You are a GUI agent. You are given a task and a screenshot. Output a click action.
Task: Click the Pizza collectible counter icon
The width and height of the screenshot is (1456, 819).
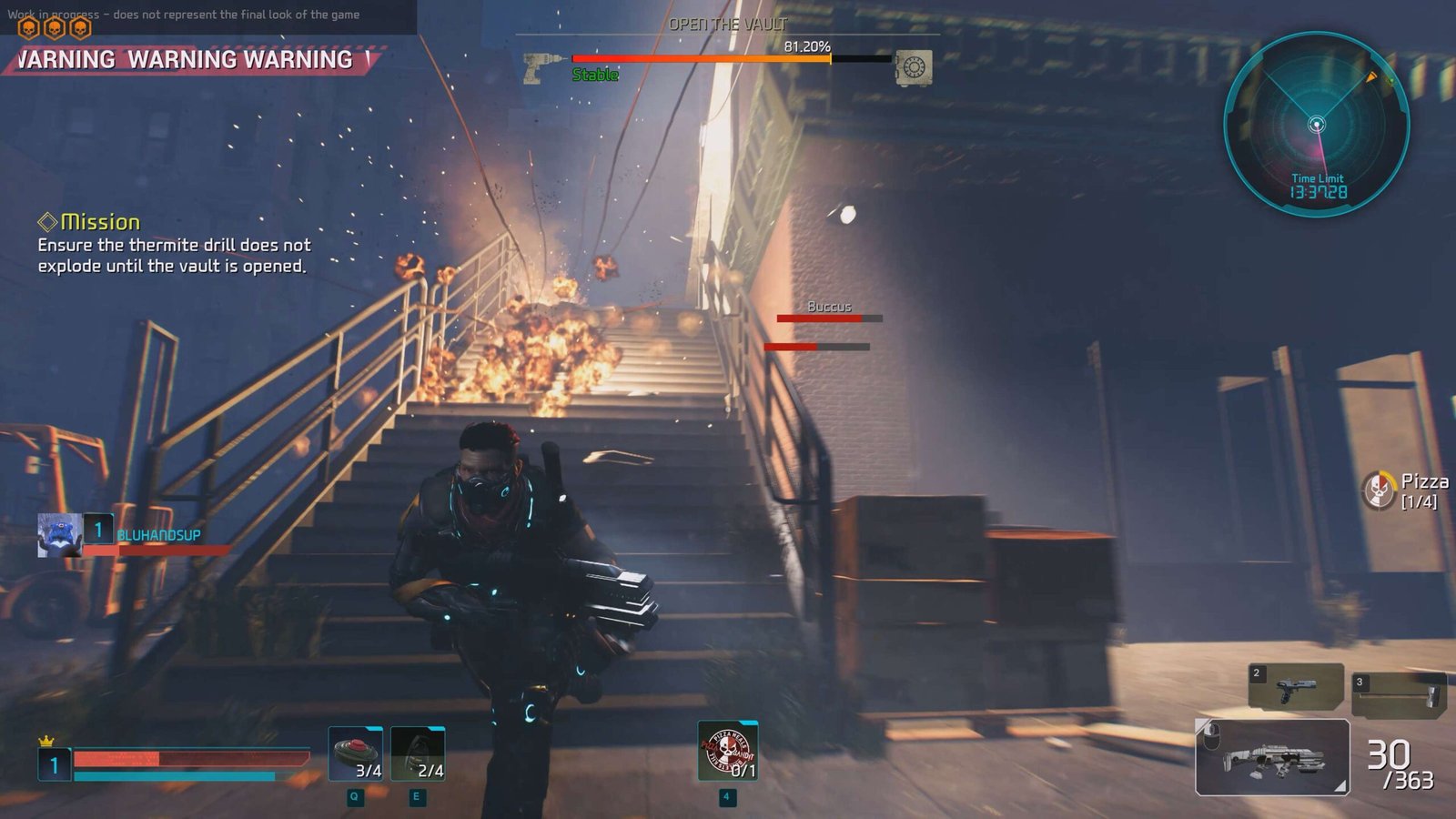[1379, 490]
